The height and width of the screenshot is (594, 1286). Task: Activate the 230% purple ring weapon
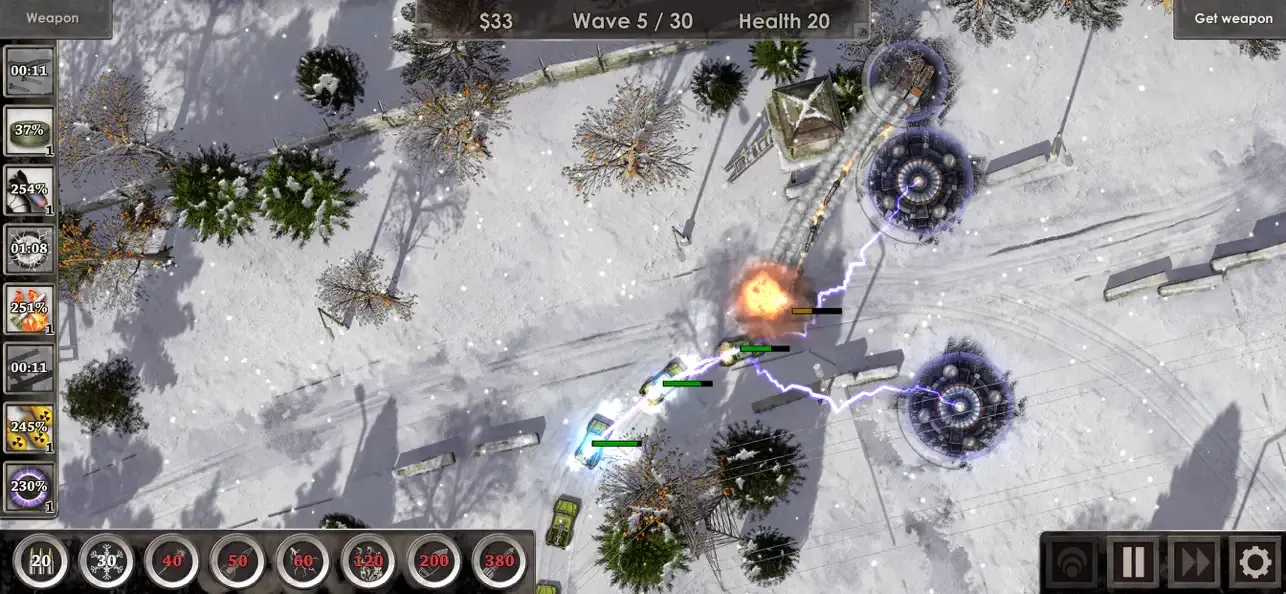pyautogui.click(x=29, y=487)
